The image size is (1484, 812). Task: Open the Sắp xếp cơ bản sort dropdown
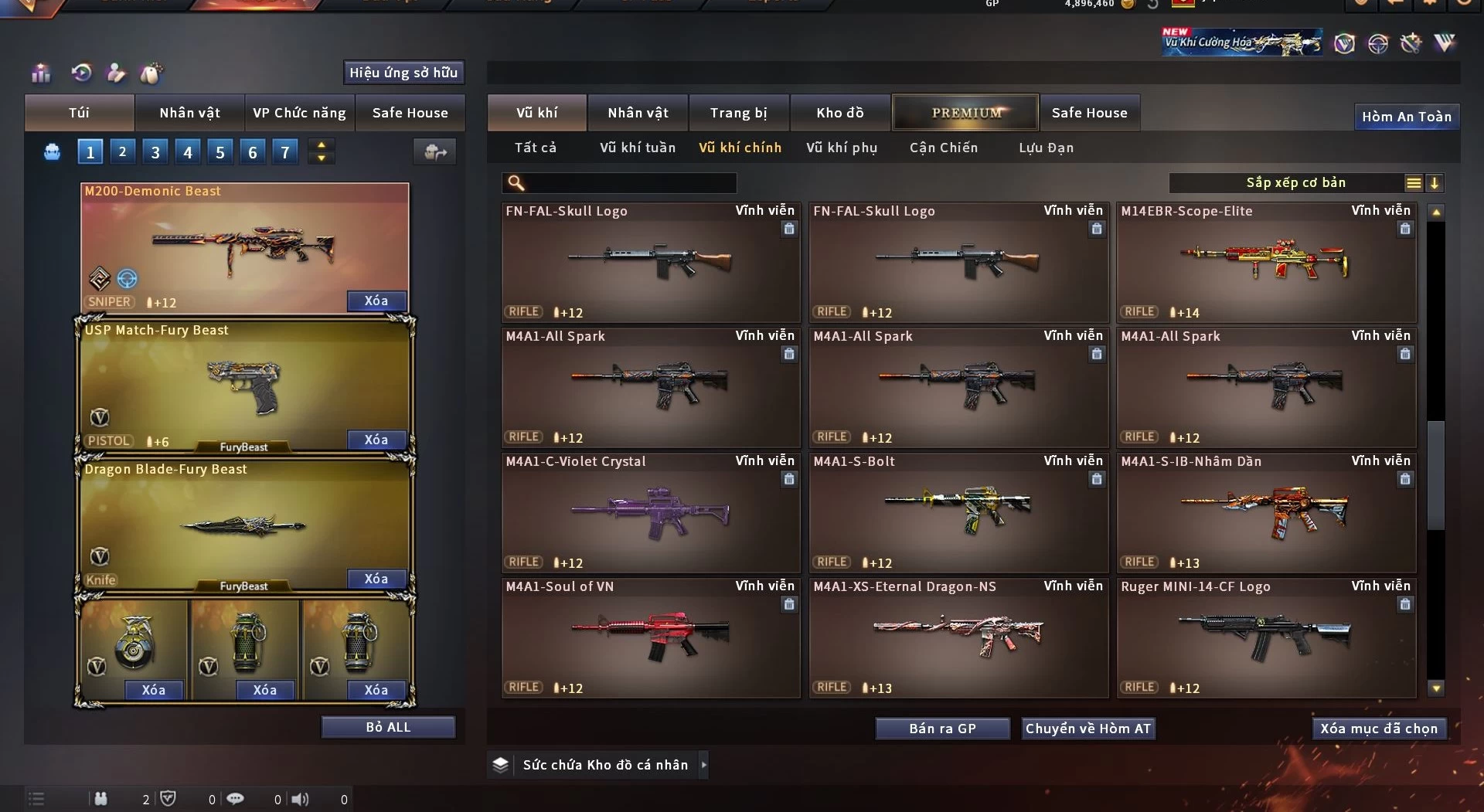coord(1295,183)
